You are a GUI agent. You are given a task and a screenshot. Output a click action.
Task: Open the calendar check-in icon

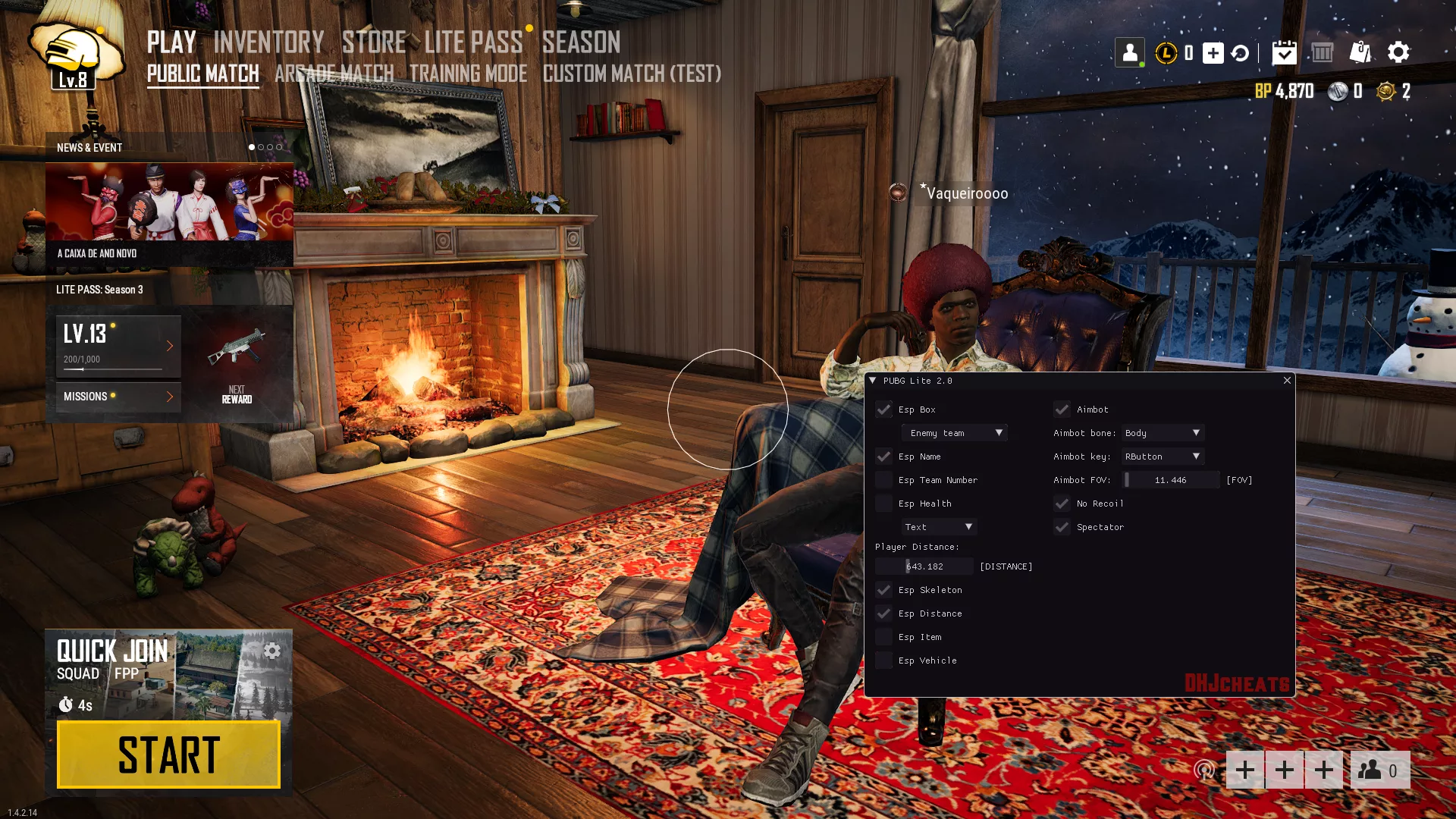1284,52
